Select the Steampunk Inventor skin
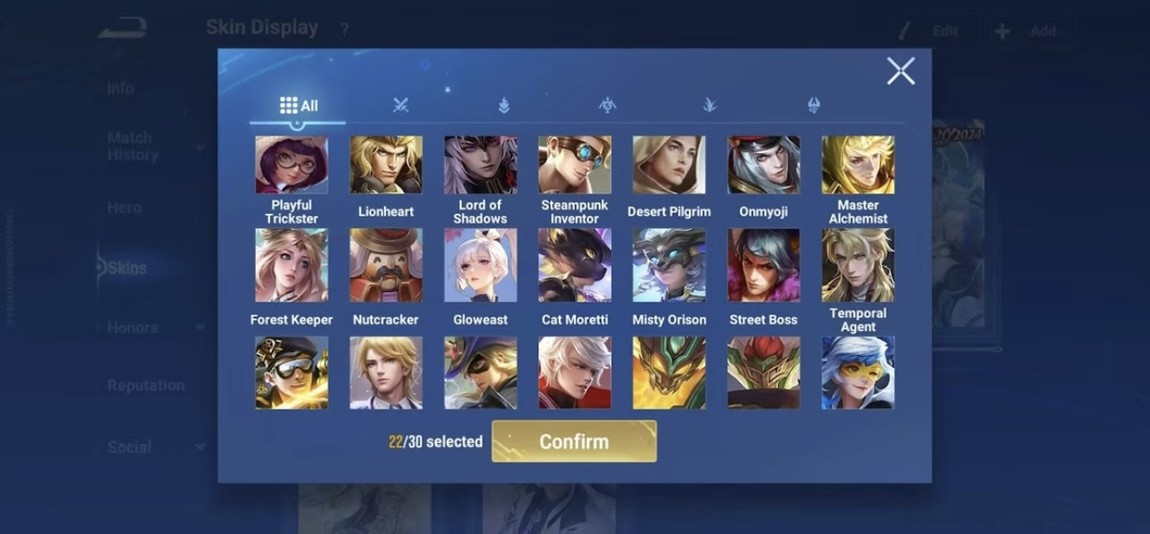Screen dimensions: 1150x534 [x=574, y=165]
